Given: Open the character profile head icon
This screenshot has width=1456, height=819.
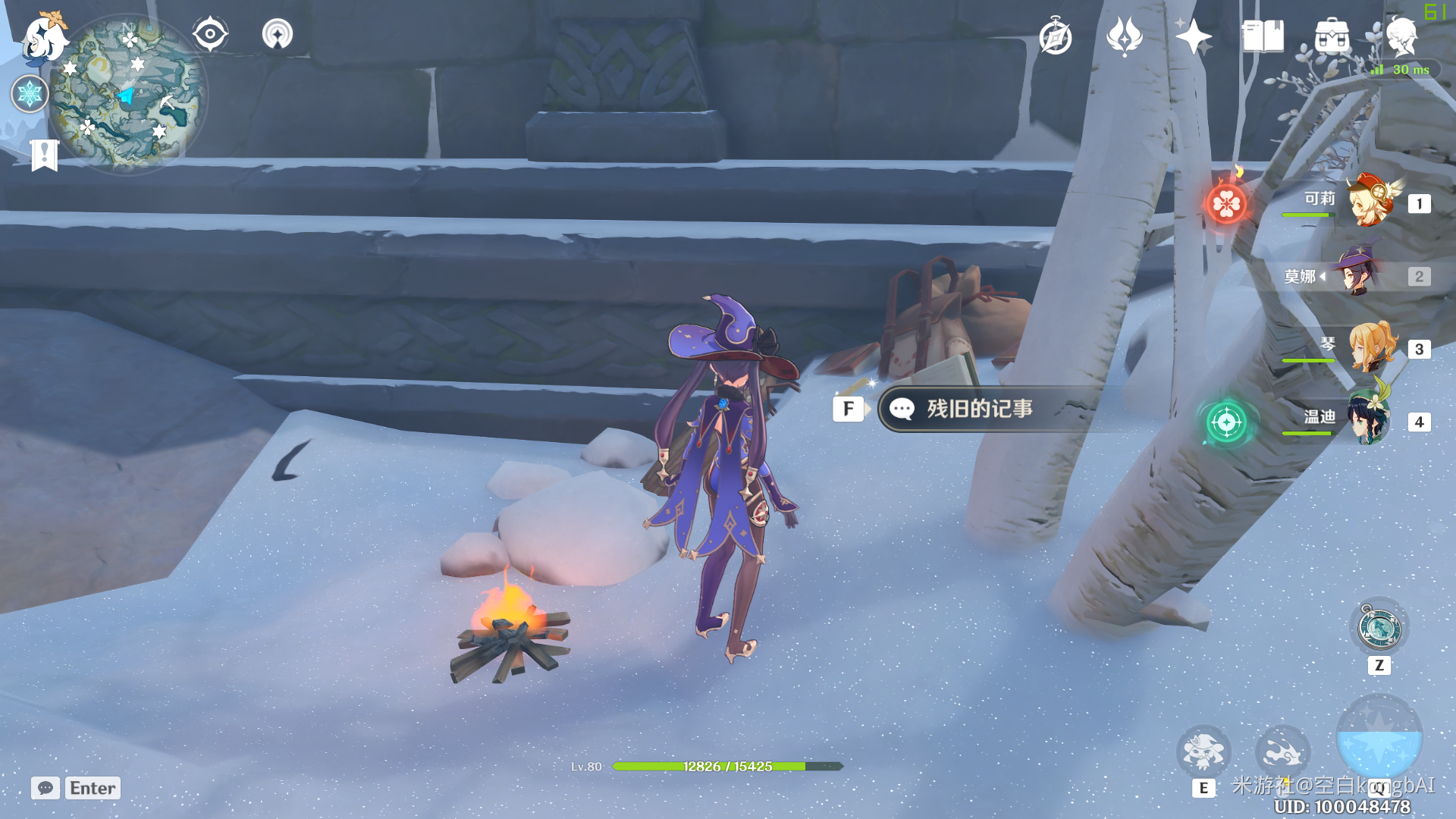Looking at the screenshot, I should [1401, 36].
